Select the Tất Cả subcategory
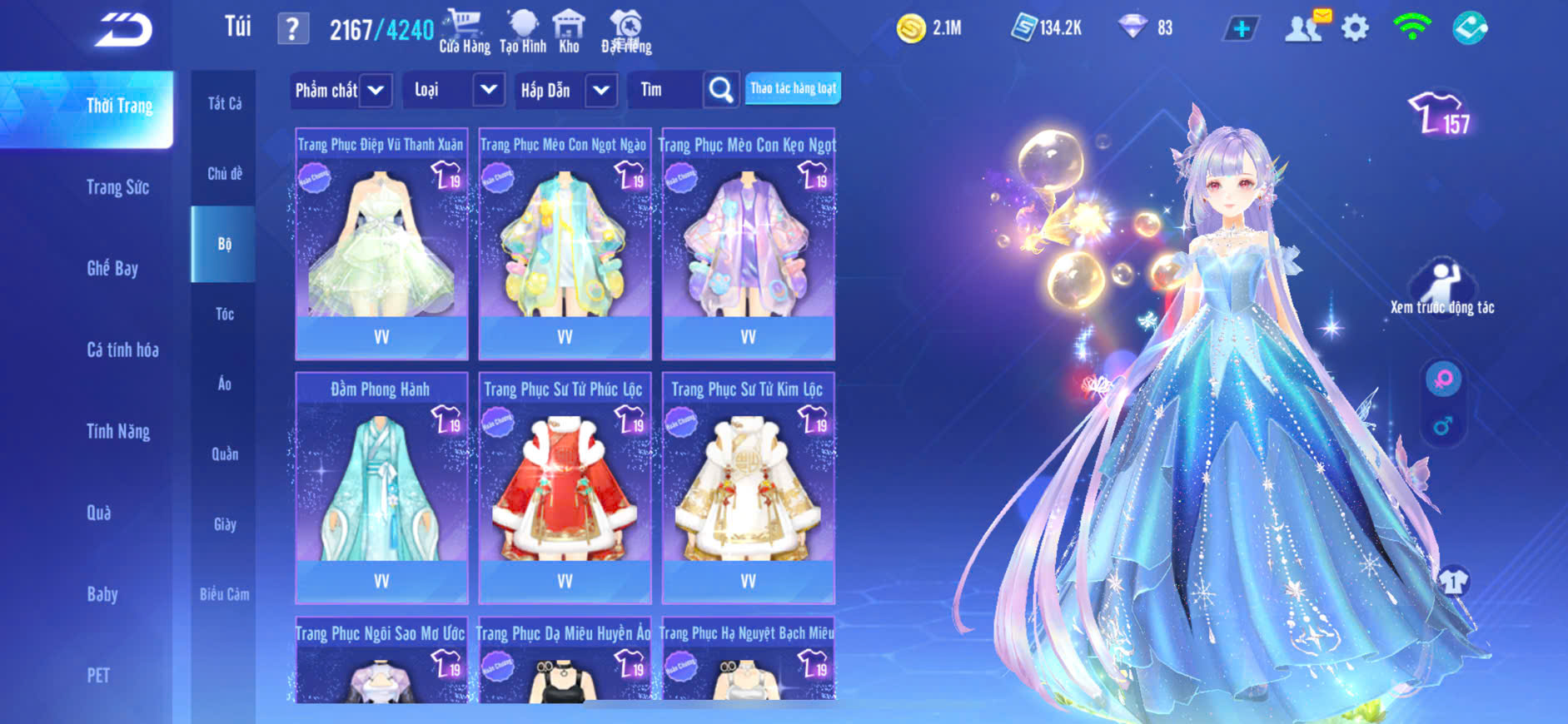The width and height of the screenshot is (1568, 724). [224, 103]
